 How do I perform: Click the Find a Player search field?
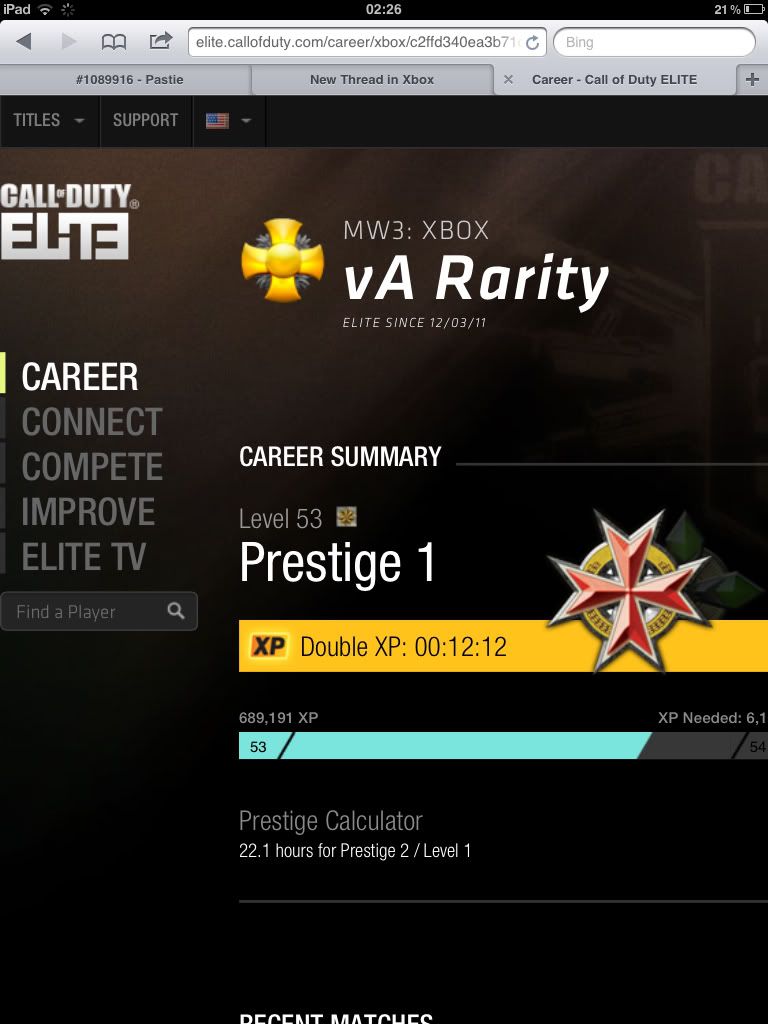coord(85,612)
